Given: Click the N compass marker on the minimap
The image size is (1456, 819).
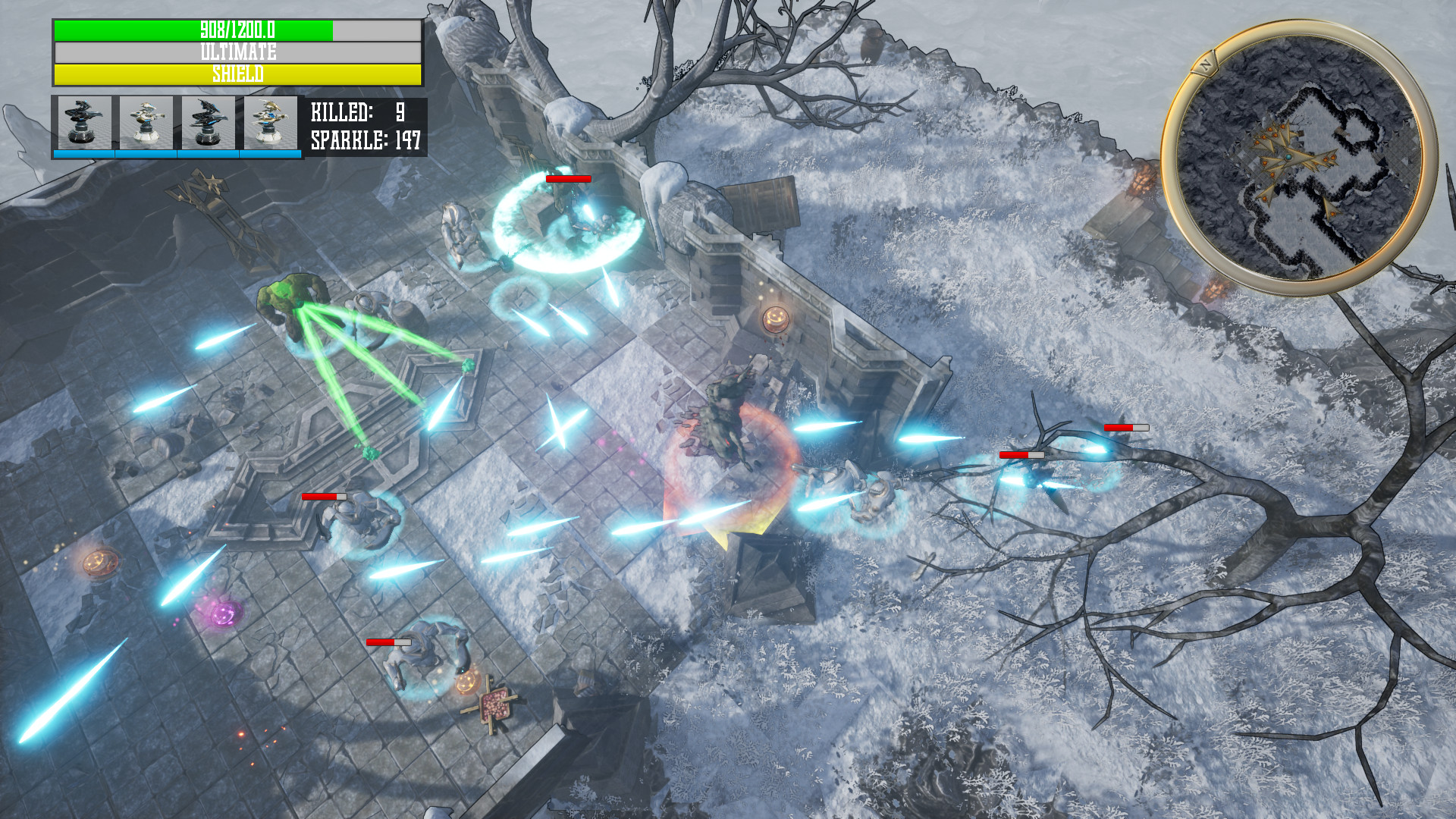Looking at the screenshot, I should (1206, 63).
